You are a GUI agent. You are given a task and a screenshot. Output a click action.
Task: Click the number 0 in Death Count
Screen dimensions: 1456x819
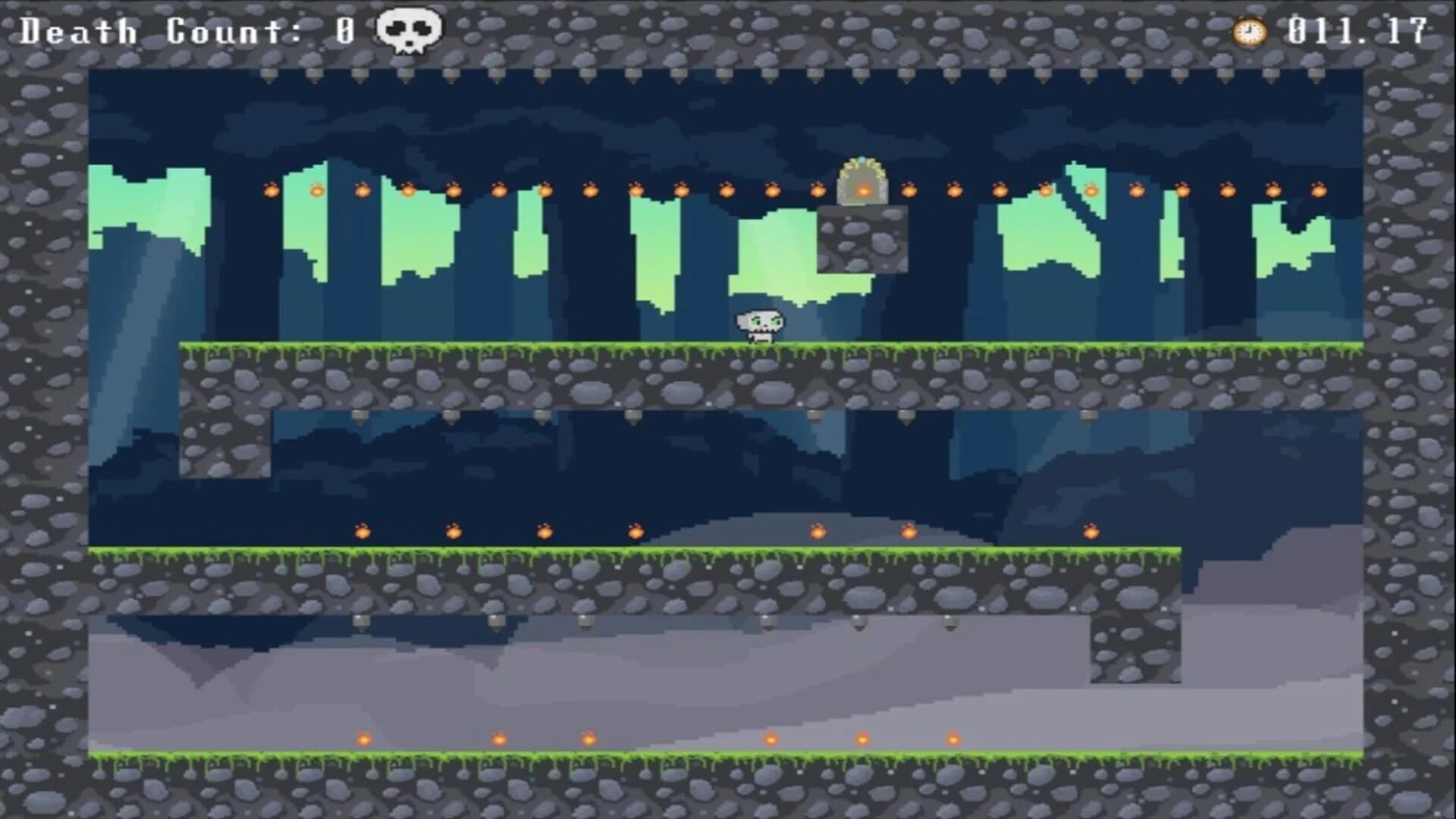[345, 30]
